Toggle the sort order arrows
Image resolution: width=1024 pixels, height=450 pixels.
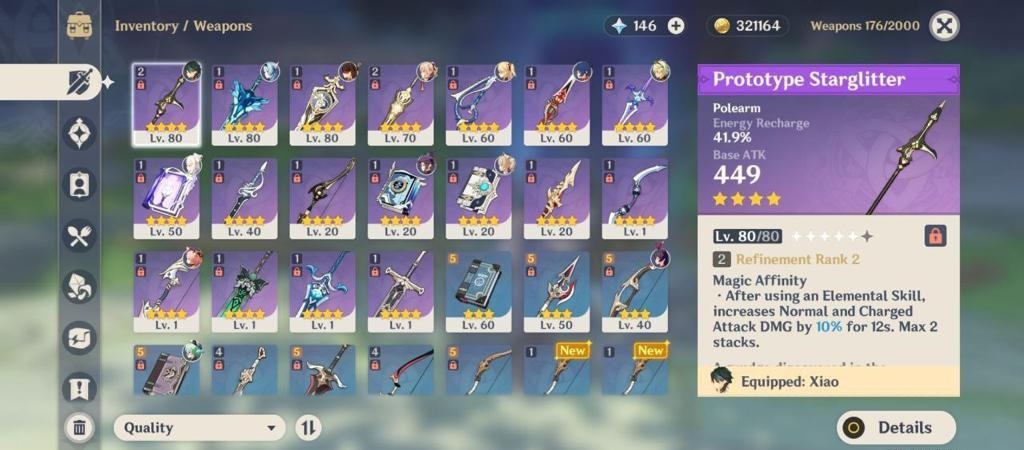point(309,428)
